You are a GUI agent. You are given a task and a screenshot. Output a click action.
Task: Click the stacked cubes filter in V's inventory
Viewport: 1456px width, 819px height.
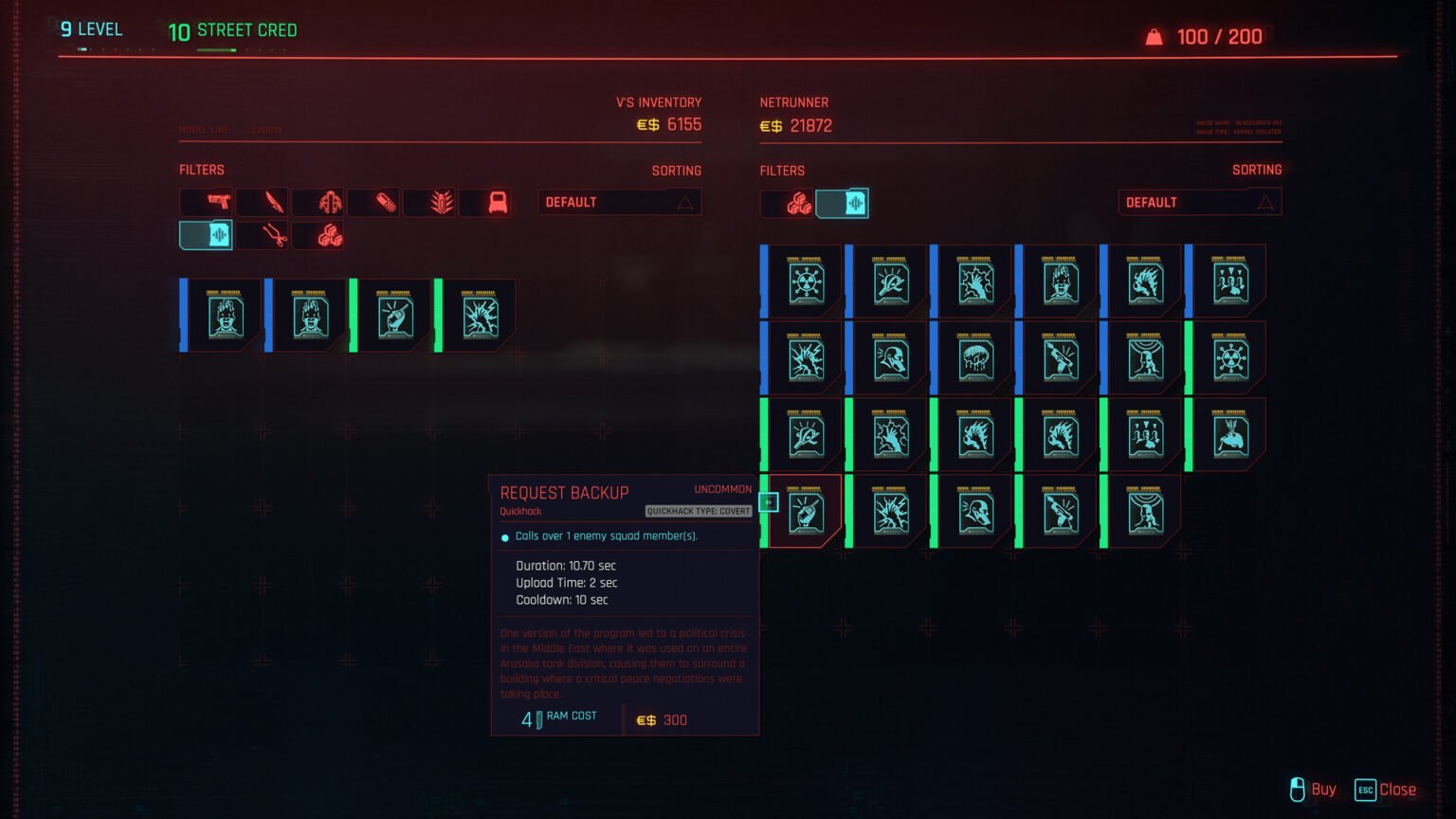tap(330, 235)
